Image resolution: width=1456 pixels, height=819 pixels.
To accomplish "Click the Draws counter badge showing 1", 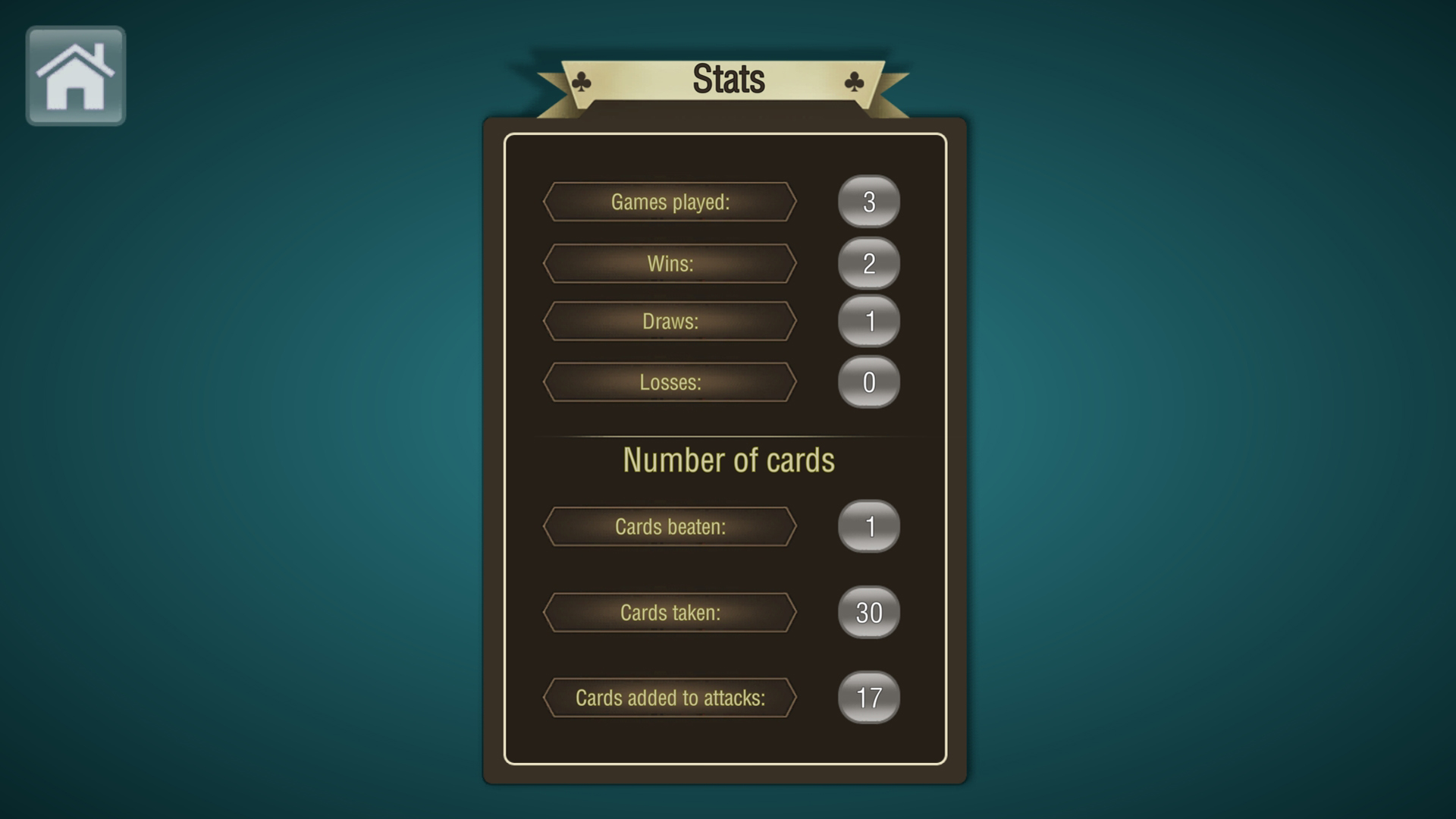I will [869, 322].
